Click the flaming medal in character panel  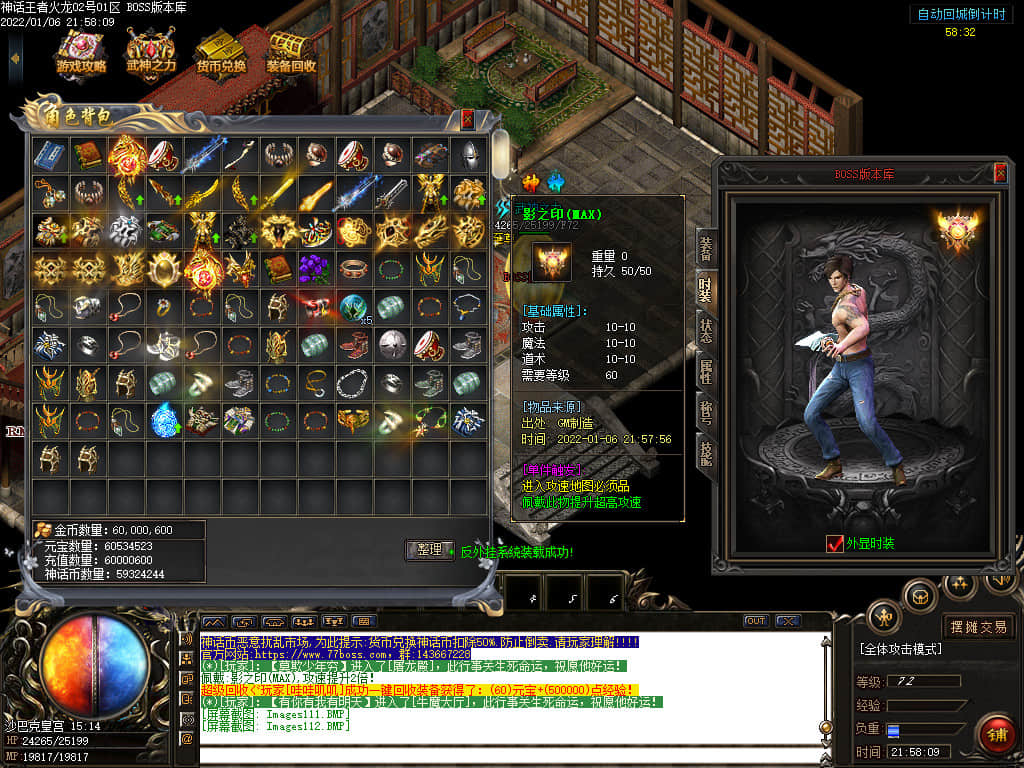click(955, 232)
